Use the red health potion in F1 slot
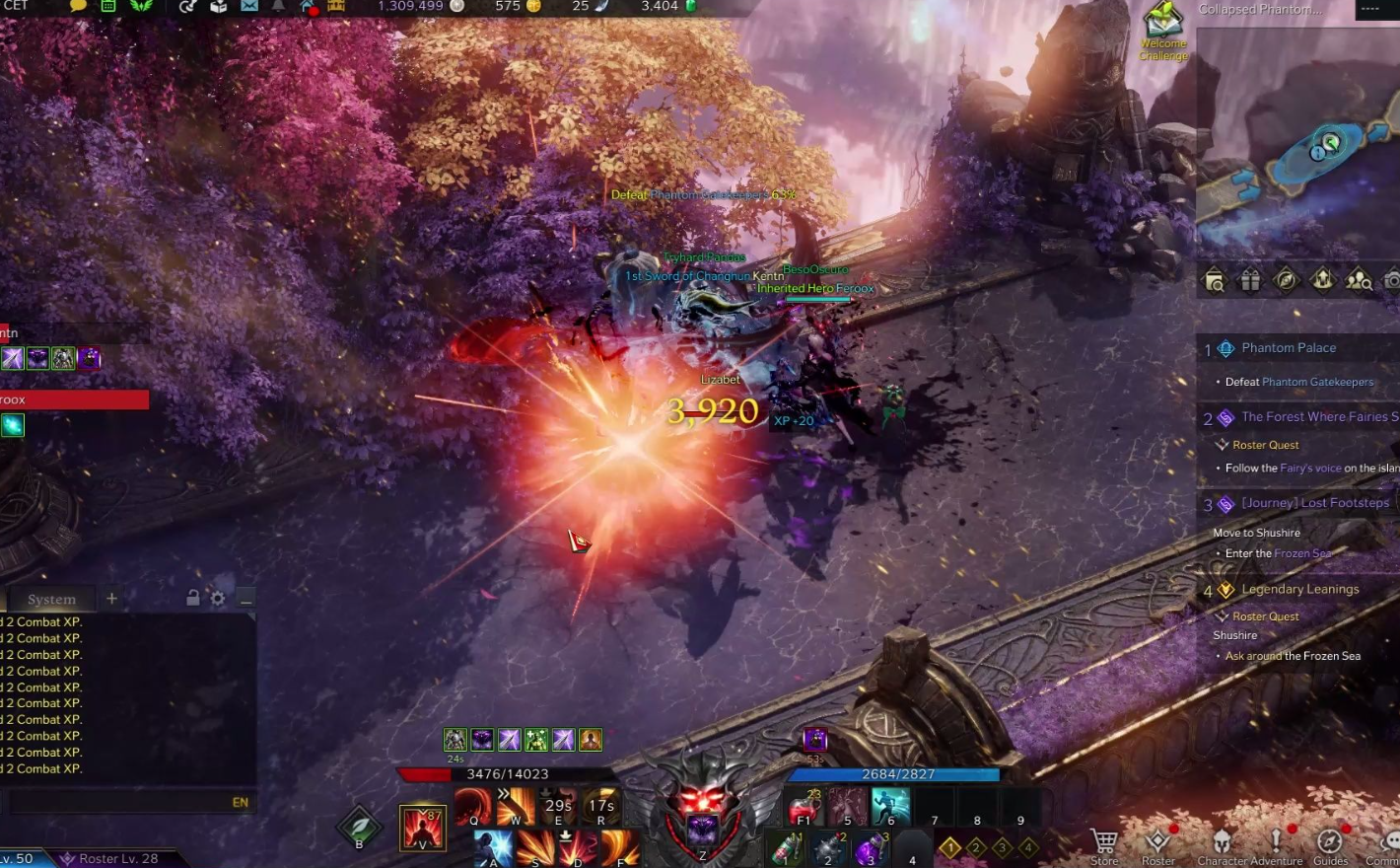1400x868 pixels. (804, 809)
